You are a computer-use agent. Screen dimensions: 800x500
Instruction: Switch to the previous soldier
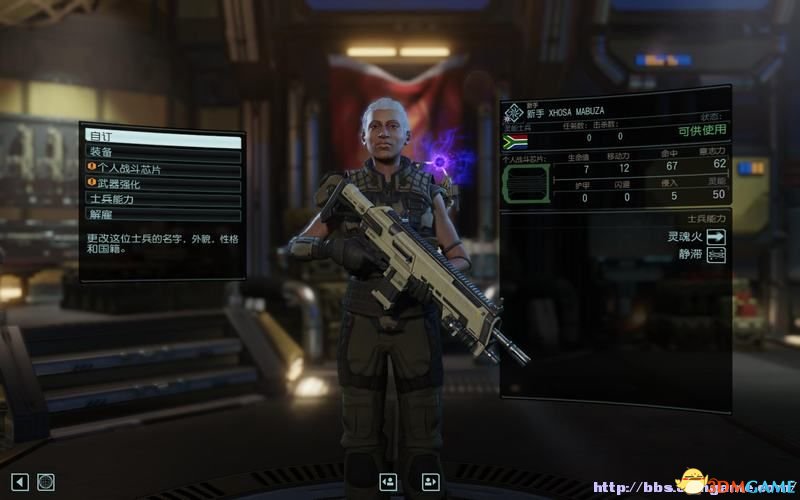[386, 482]
